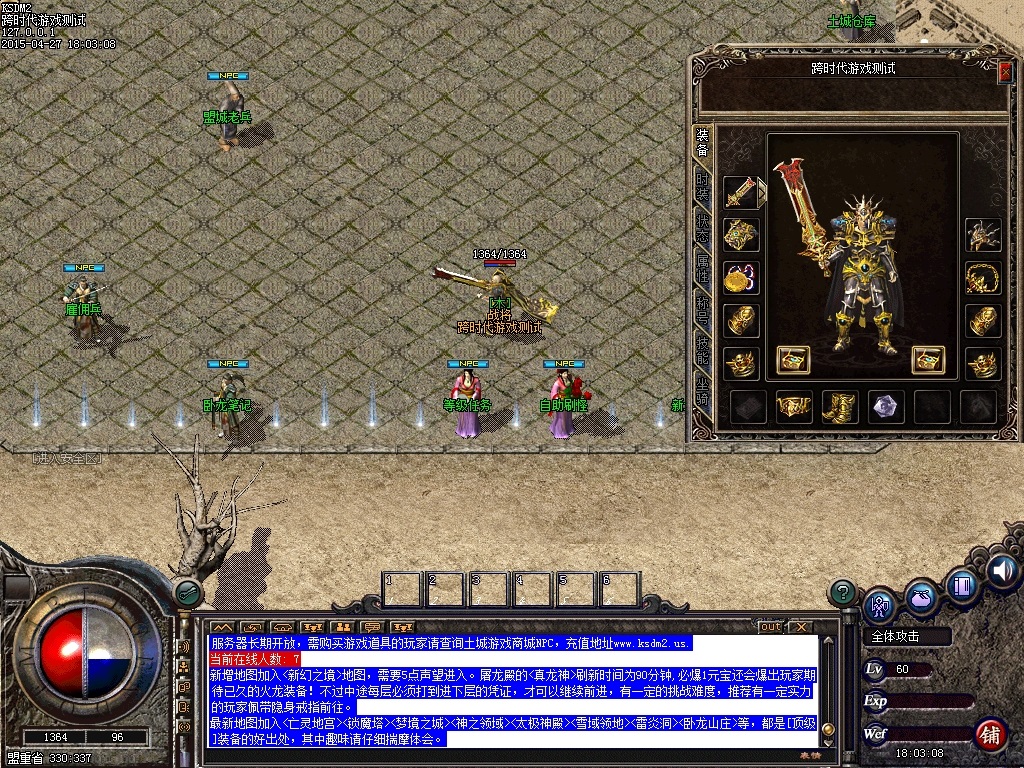This screenshot has width=1024, height=768.
Task: Select the gold necklace equipment slot
Action: click(983, 278)
